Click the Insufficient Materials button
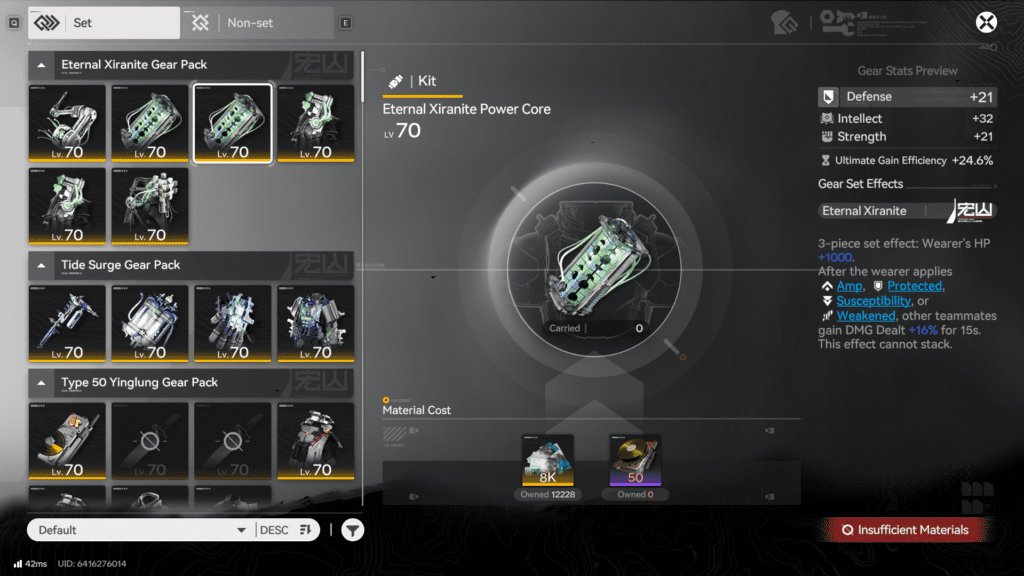The width and height of the screenshot is (1024, 576). coord(905,530)
